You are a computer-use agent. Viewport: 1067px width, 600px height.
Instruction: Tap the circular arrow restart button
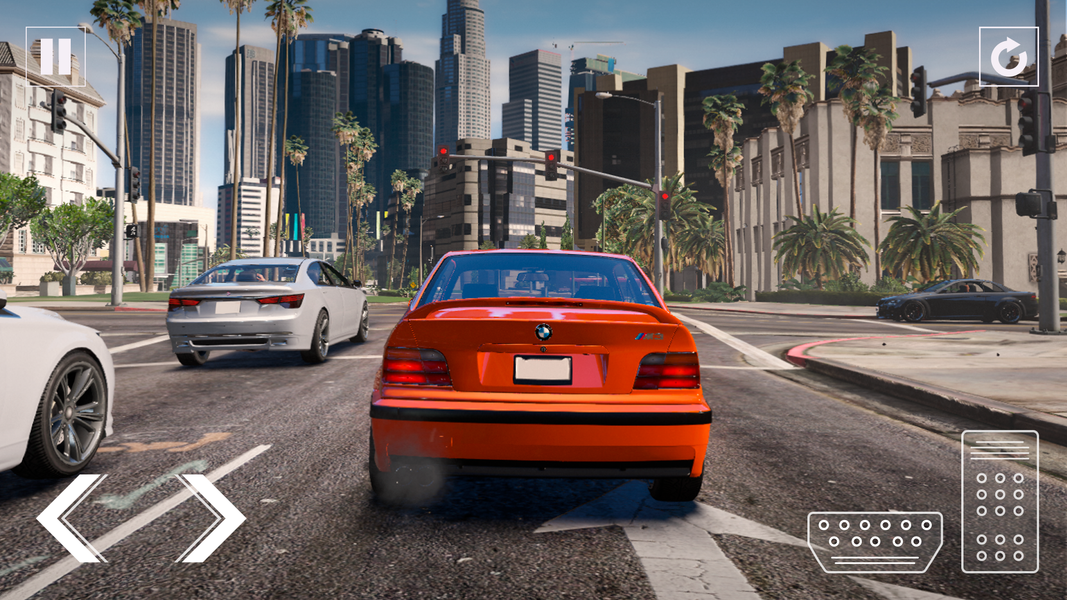[x=1008, y=56]
